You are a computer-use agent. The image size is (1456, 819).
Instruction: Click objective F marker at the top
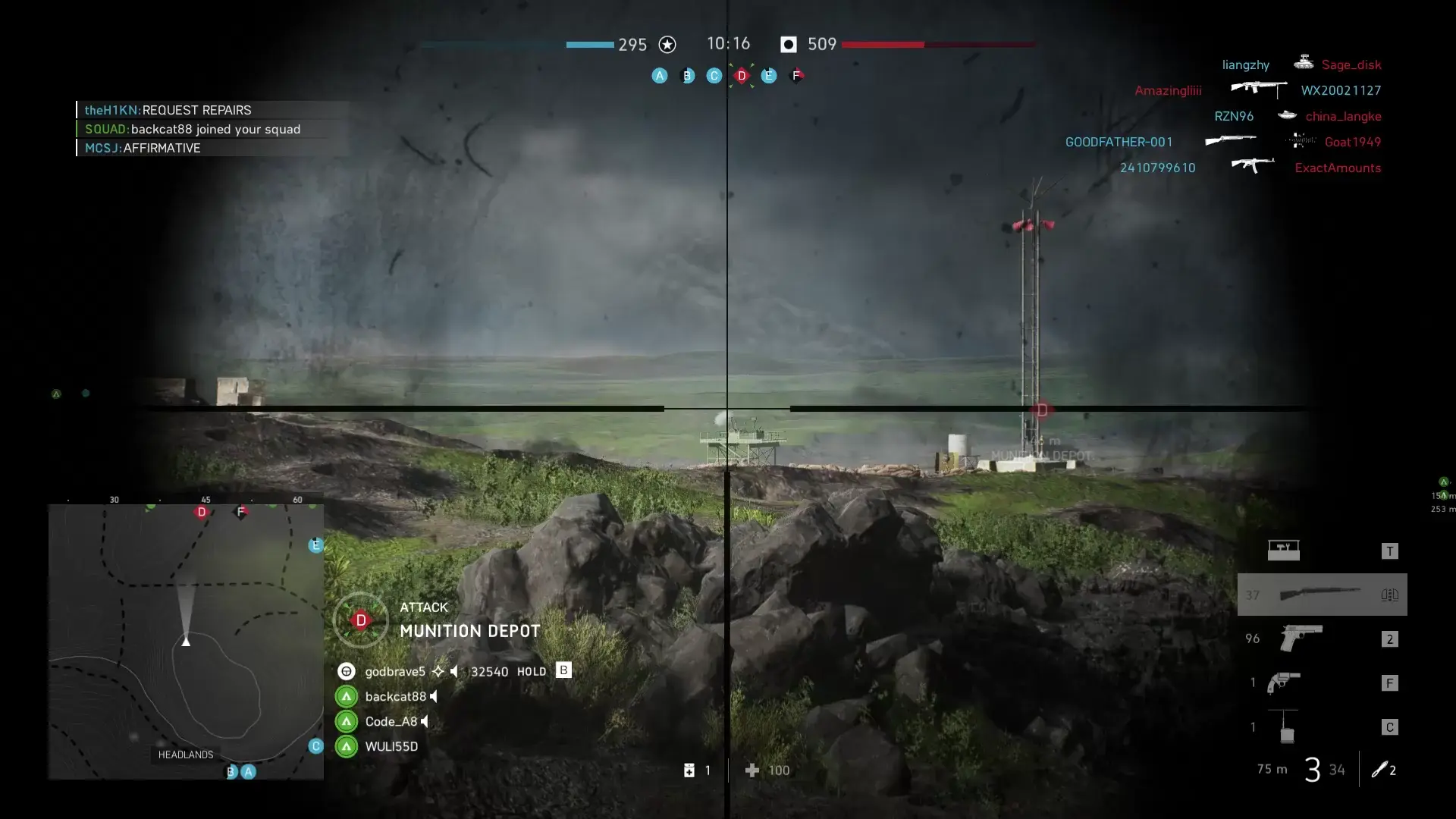coord(796,76)
